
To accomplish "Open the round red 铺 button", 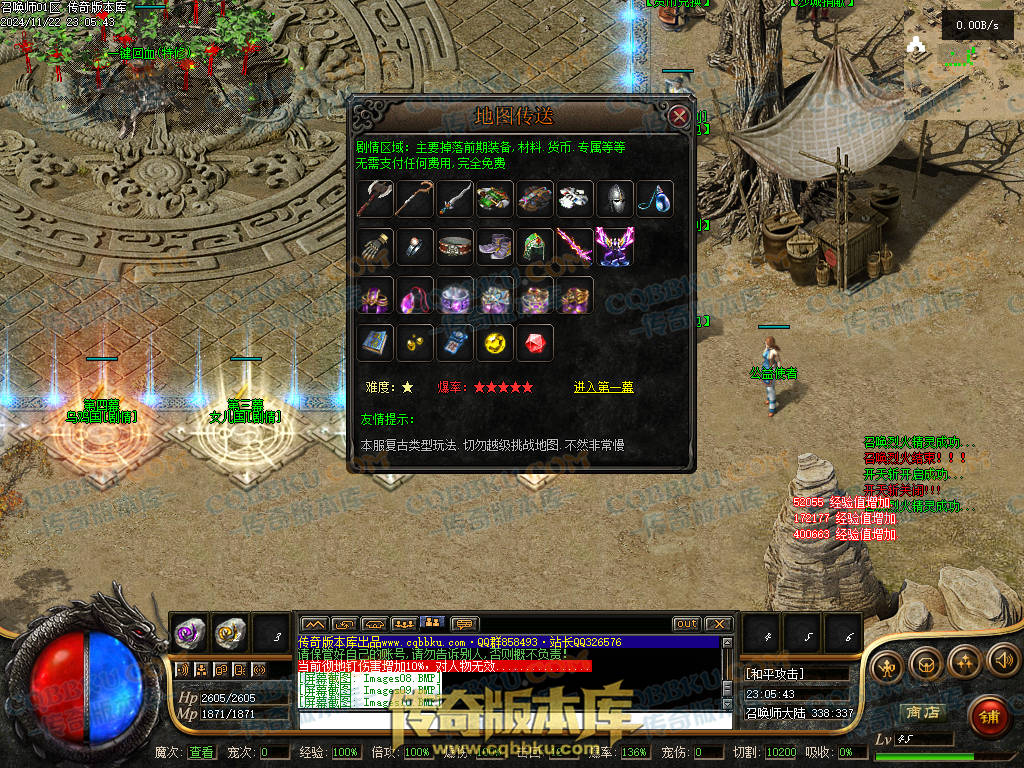I will click(989, 716).
